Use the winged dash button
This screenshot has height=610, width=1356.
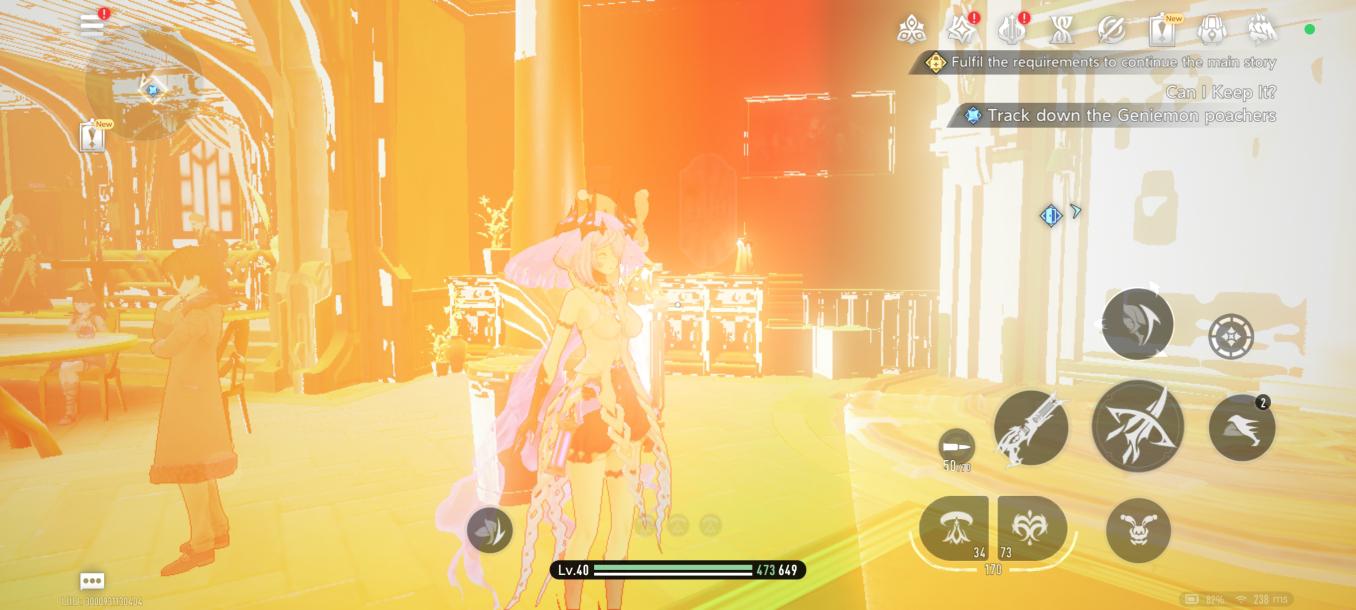tap(1241, 428)
